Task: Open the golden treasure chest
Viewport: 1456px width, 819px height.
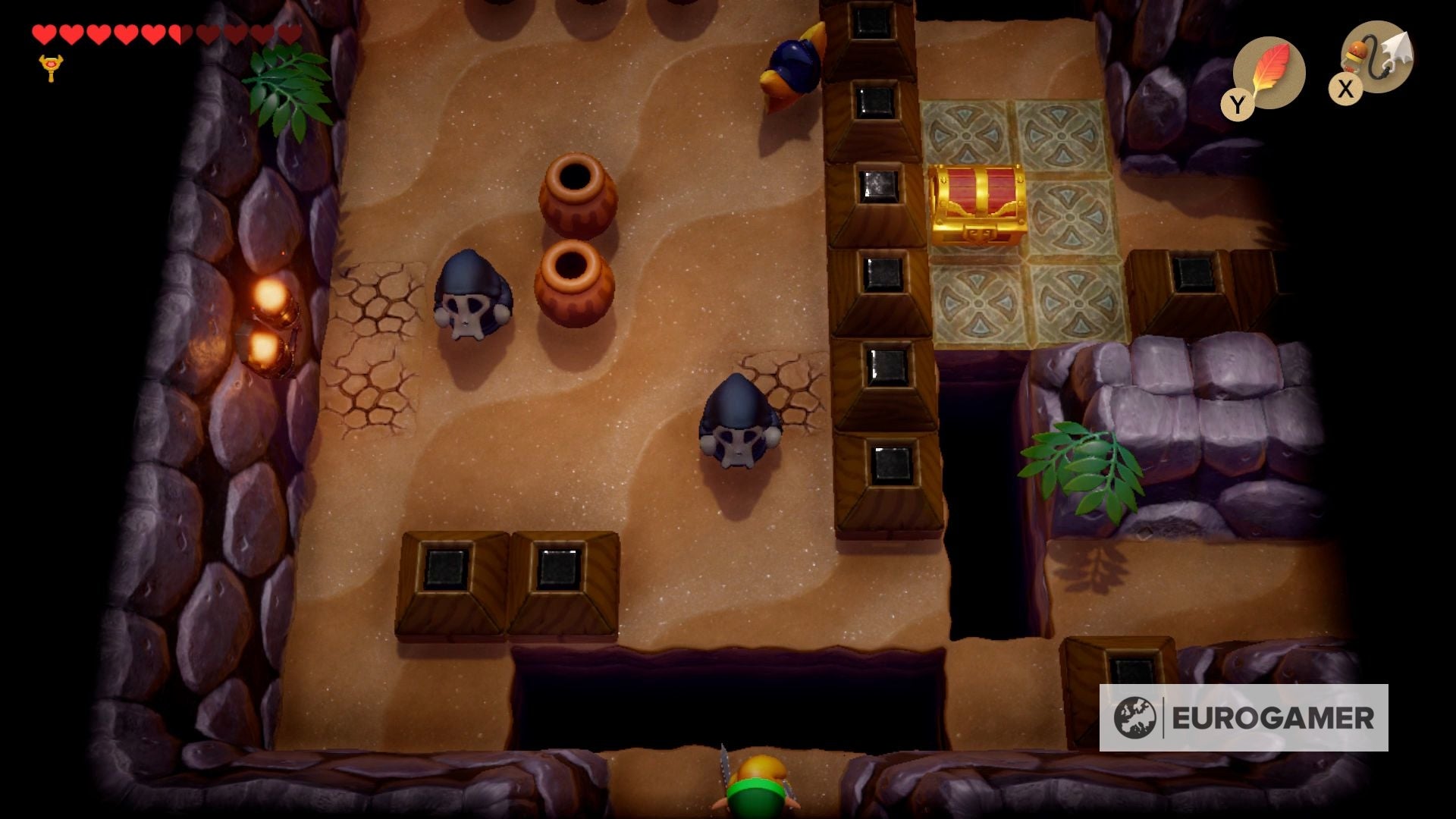Action: 978,205
